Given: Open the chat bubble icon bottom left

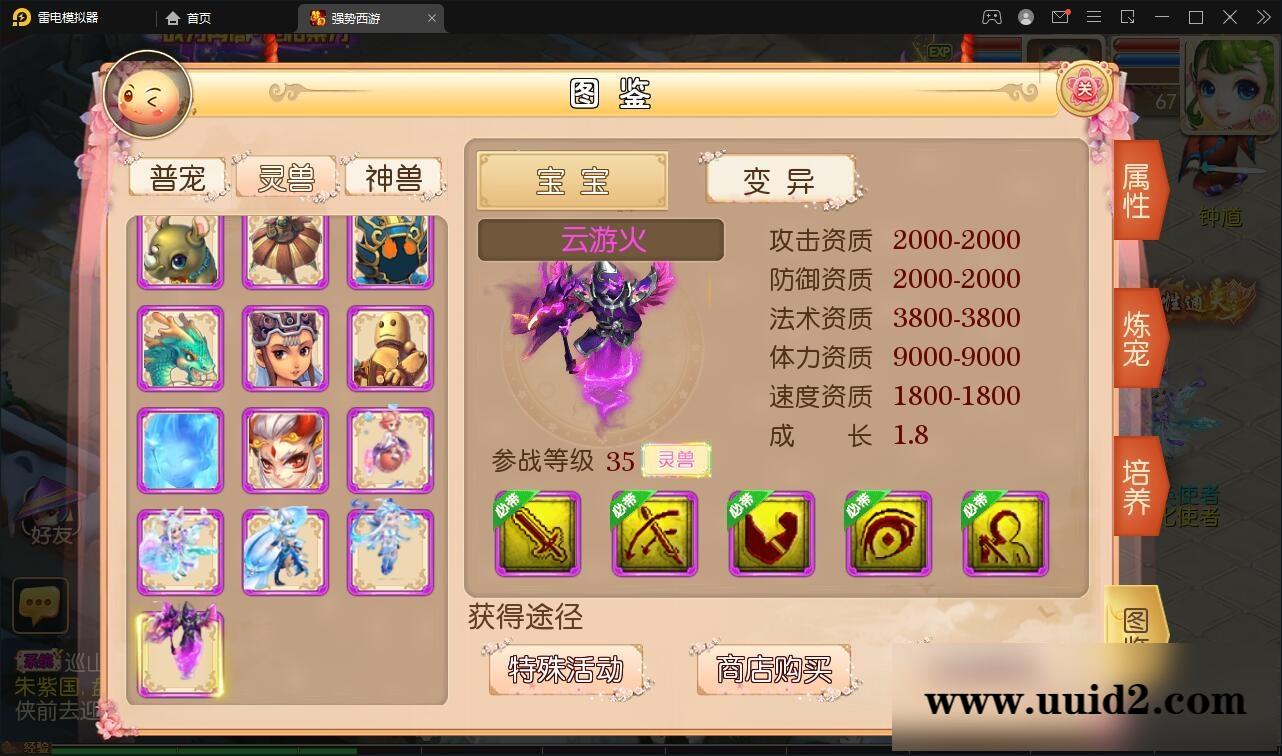Looking at the screenshot, I should click(x=40, y=604).
